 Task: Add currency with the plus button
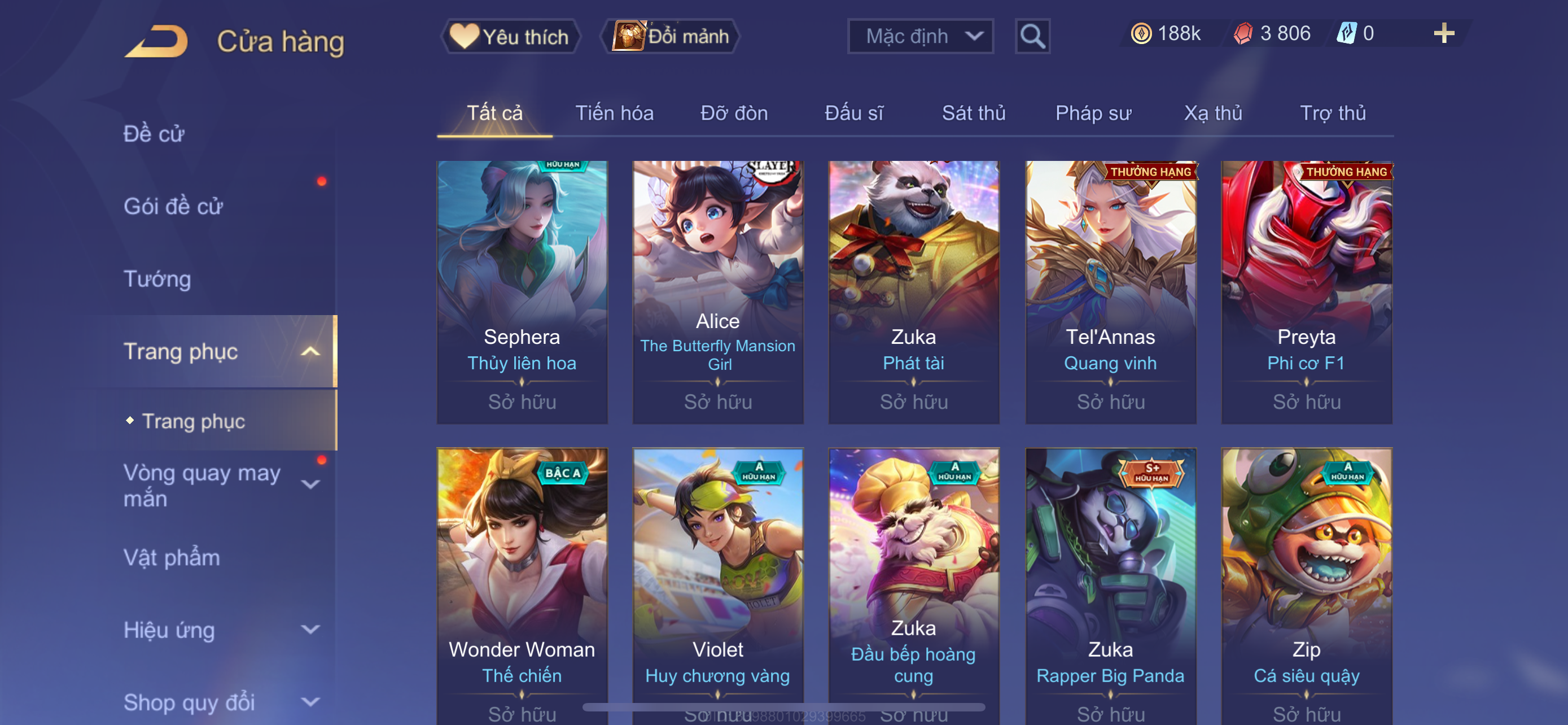point(1443,33)
